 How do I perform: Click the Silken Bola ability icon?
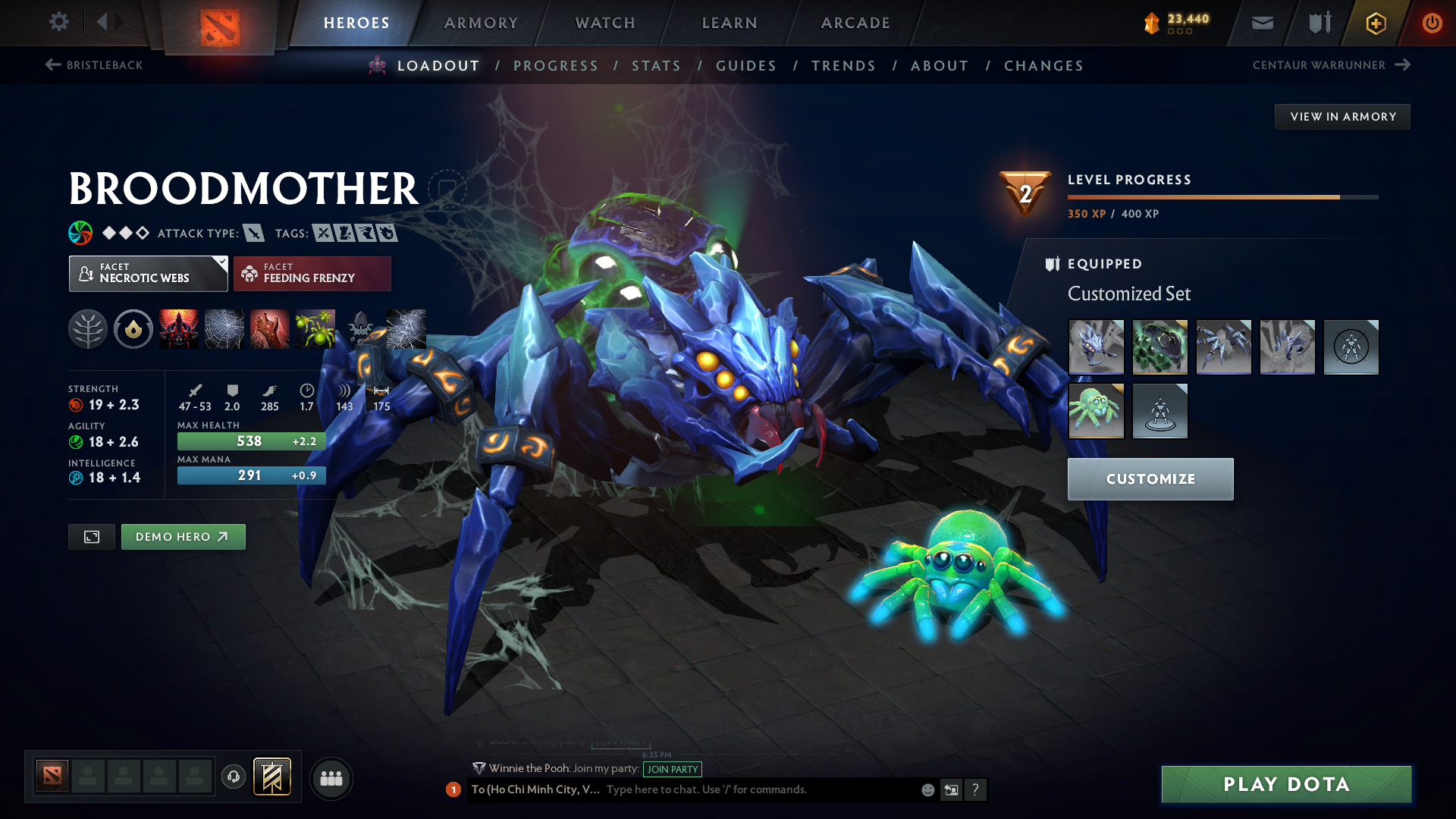(x=269, y=329)
